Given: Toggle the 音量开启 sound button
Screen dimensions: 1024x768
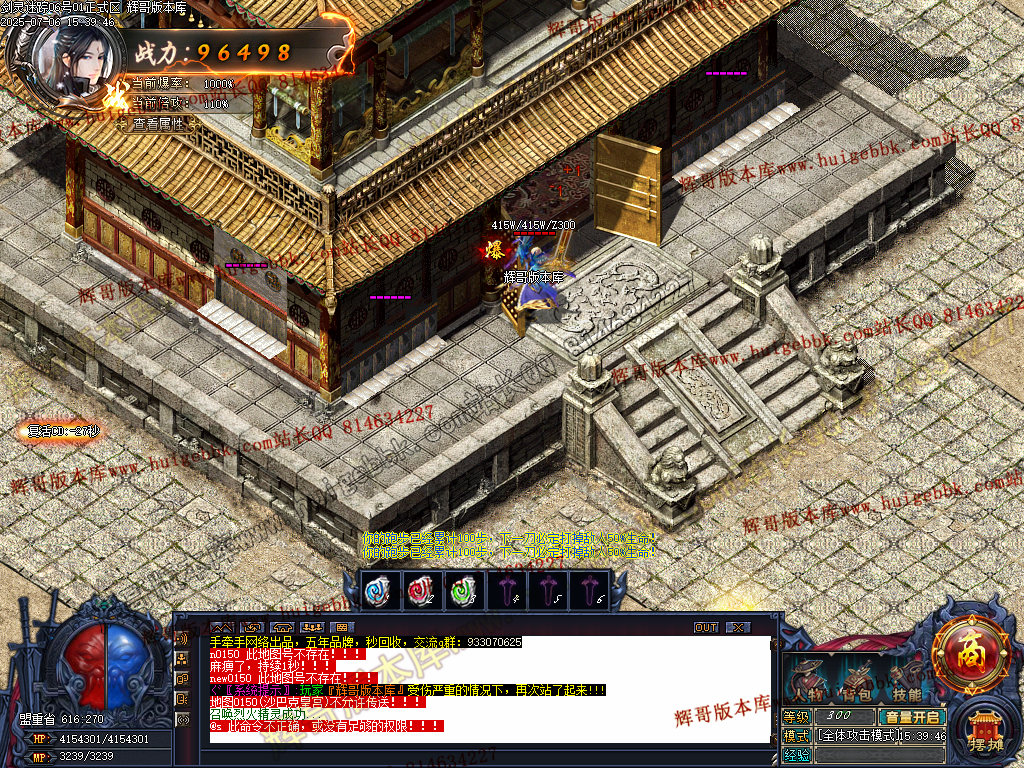Looking at the screenshot, I should (911, 716).
